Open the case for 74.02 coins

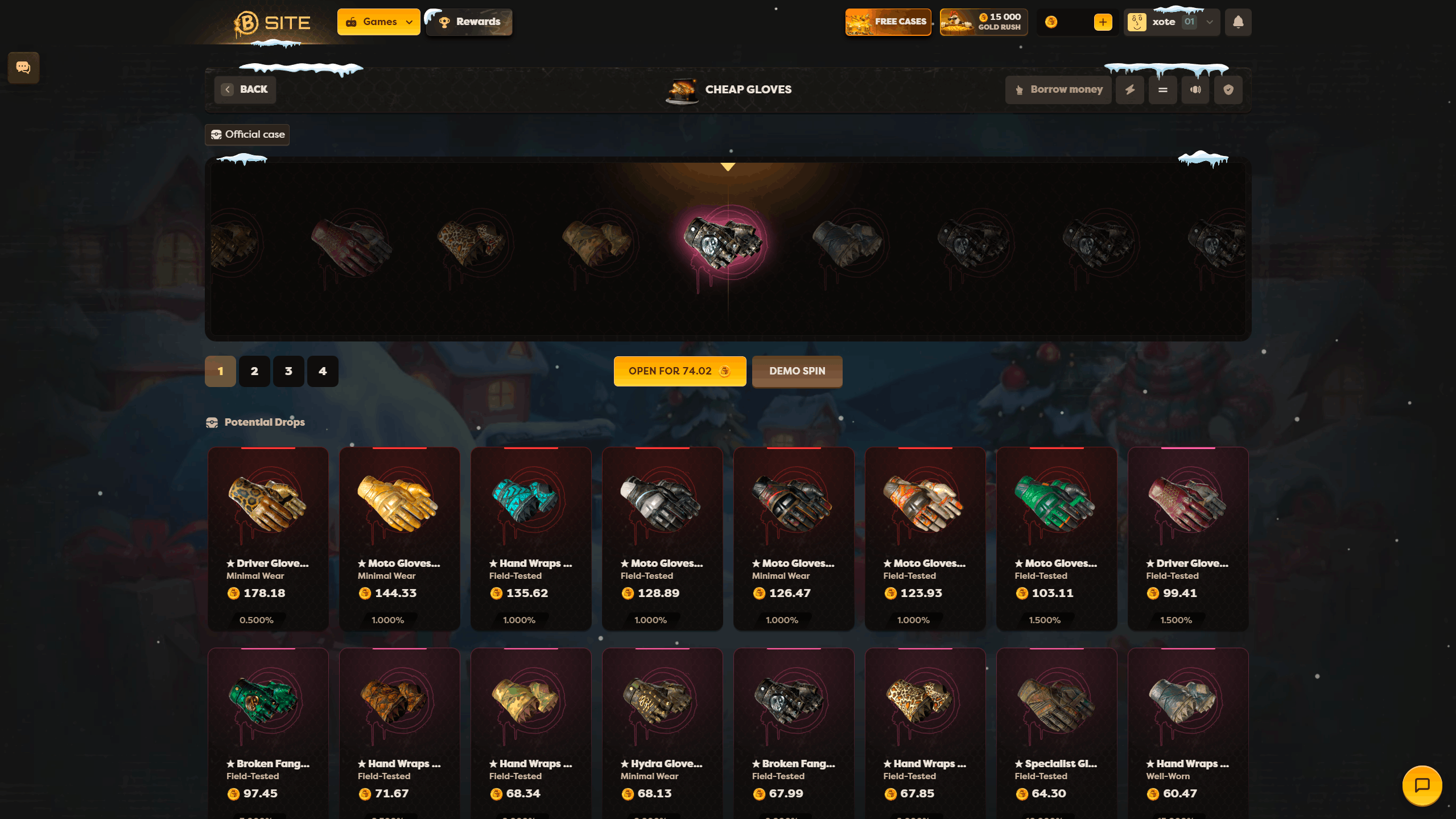(x=679, y=371)
